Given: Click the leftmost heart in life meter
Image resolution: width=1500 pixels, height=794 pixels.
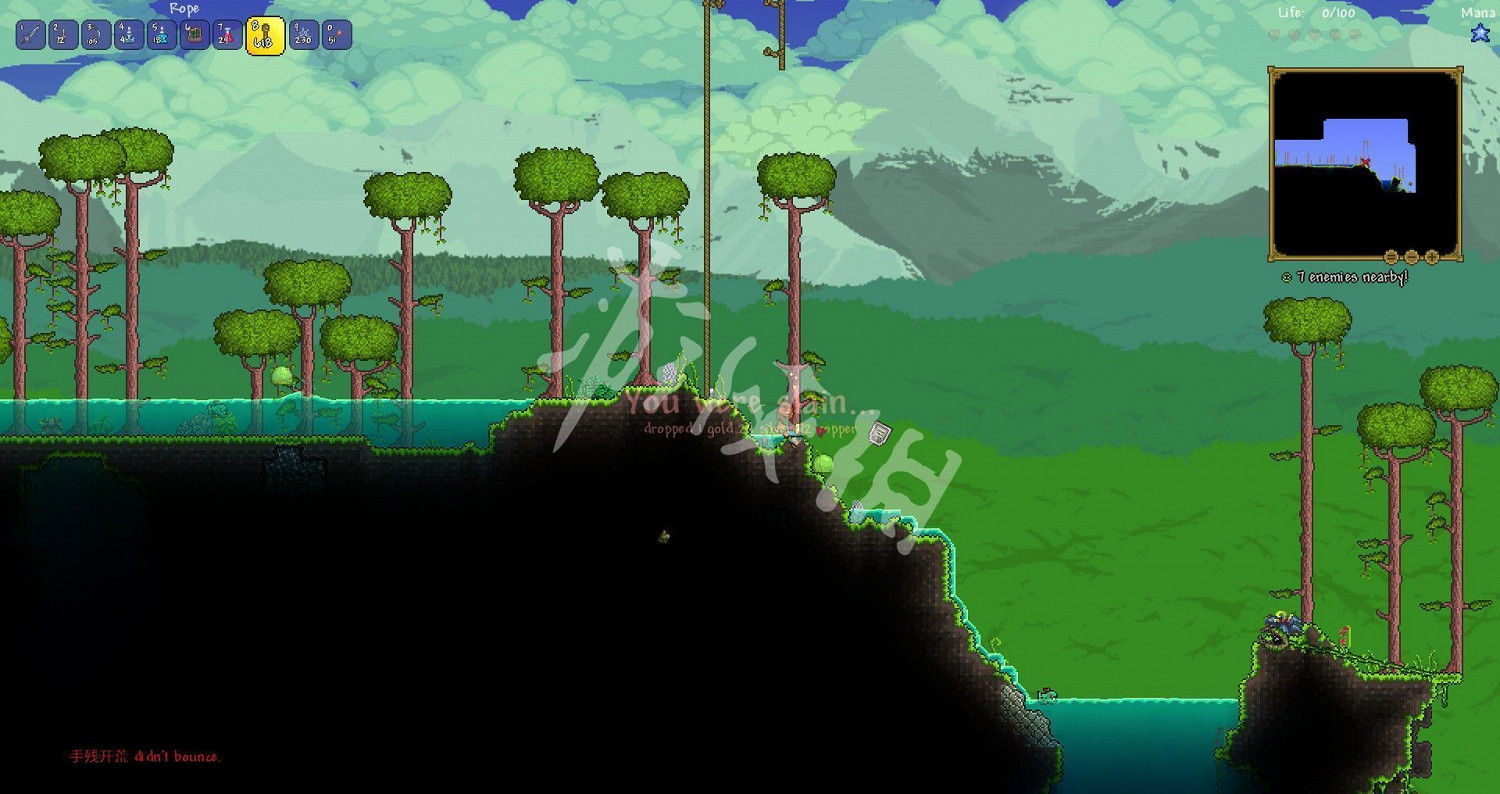Looking at the screenshot, I should tap(1275, 35).
